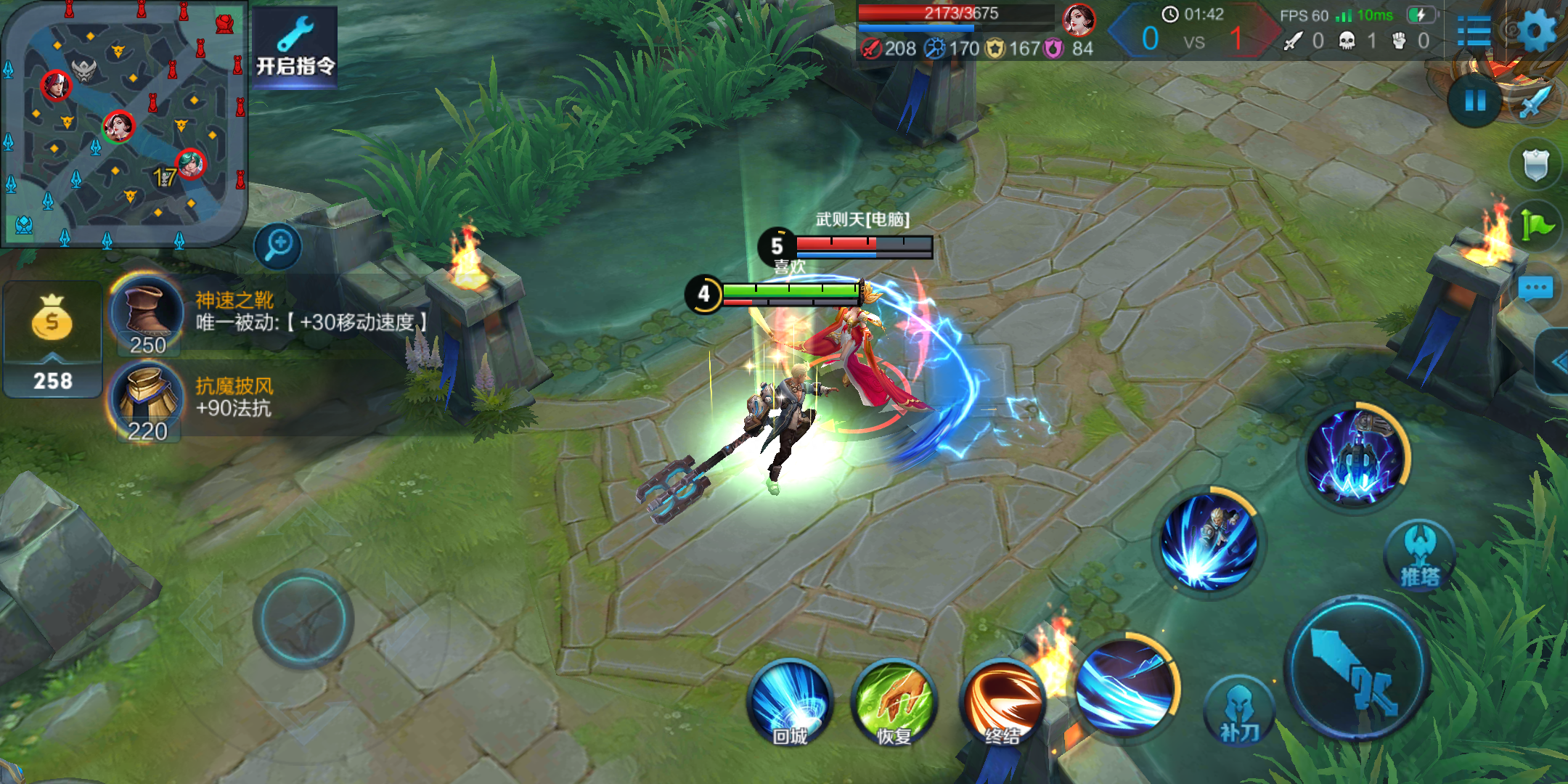Buy the recommended 神速之靴 boots
The image size is (1568, 784).
pyautogui.click(x=147, y=314)
